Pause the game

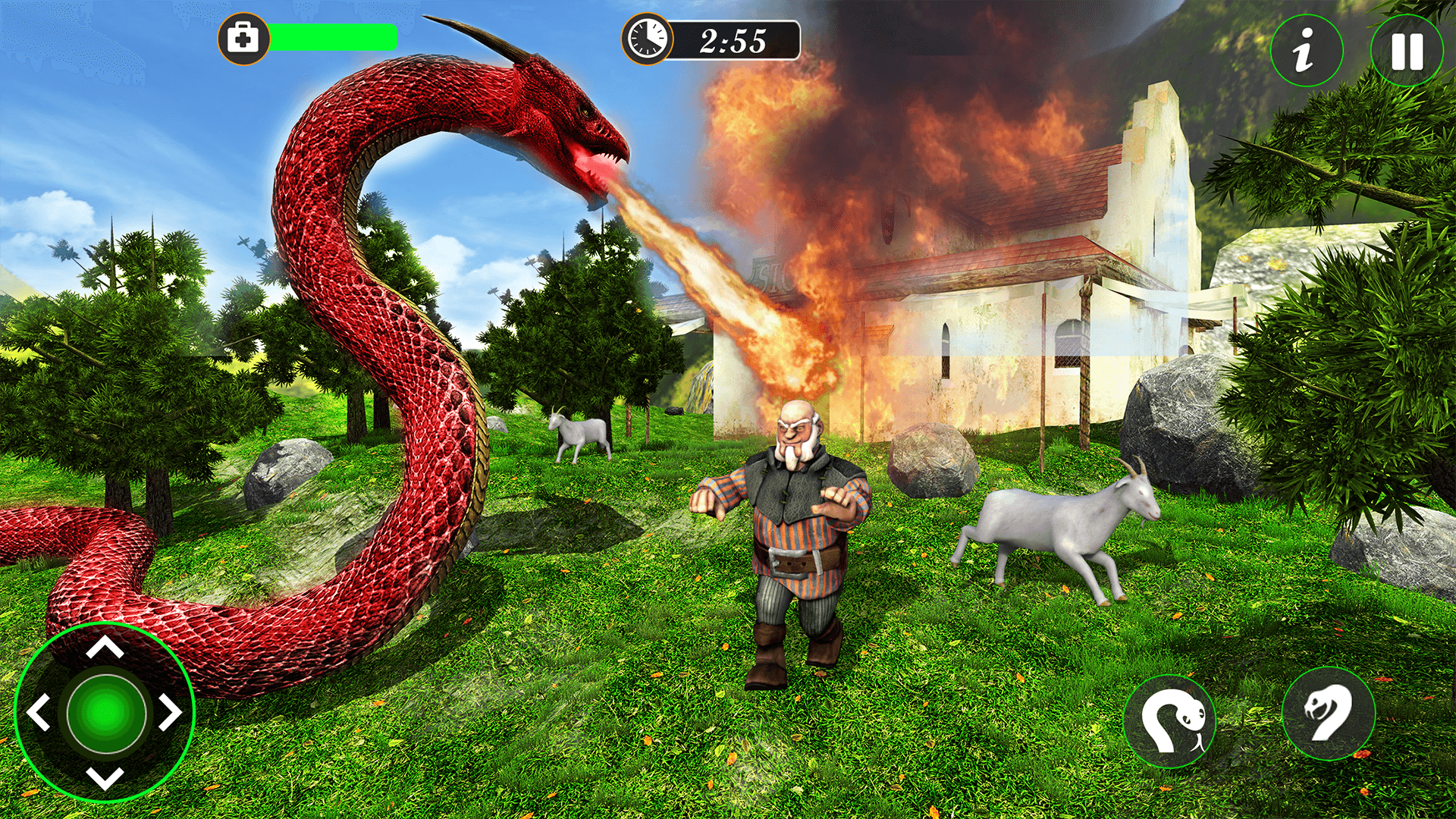(1407, 49)
